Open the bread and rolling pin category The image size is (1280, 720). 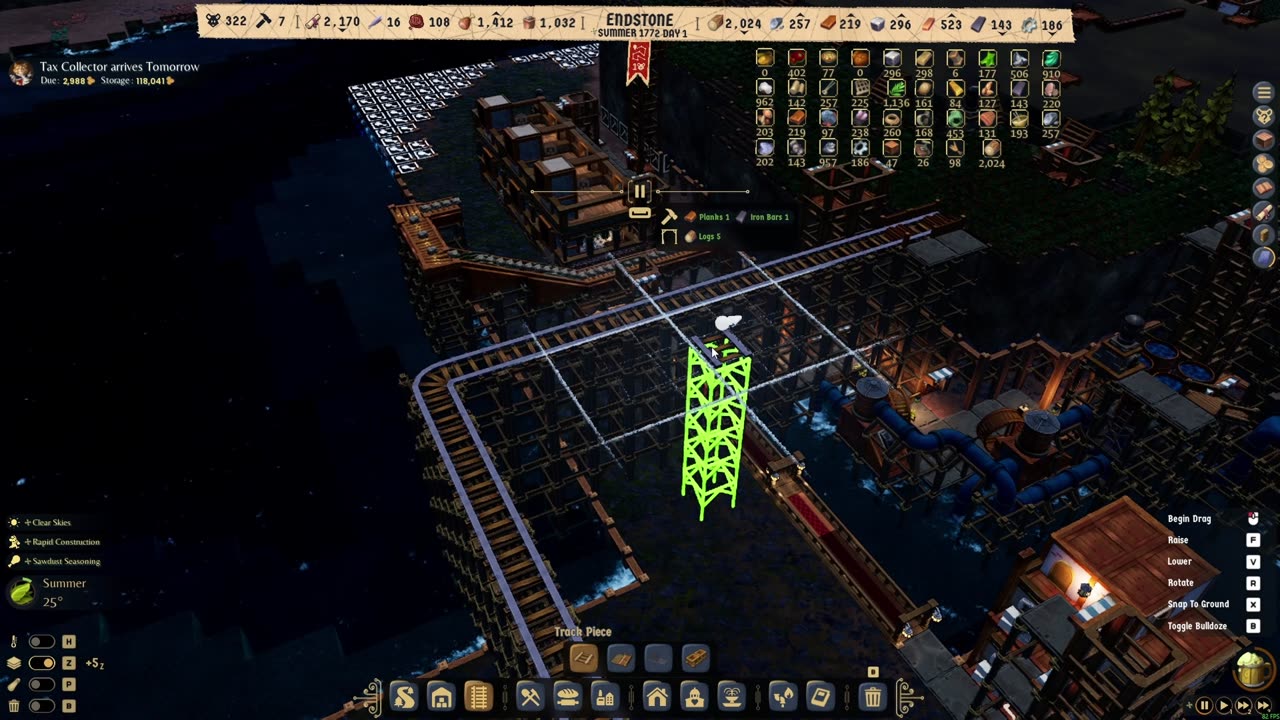click(x=568, y=696)
